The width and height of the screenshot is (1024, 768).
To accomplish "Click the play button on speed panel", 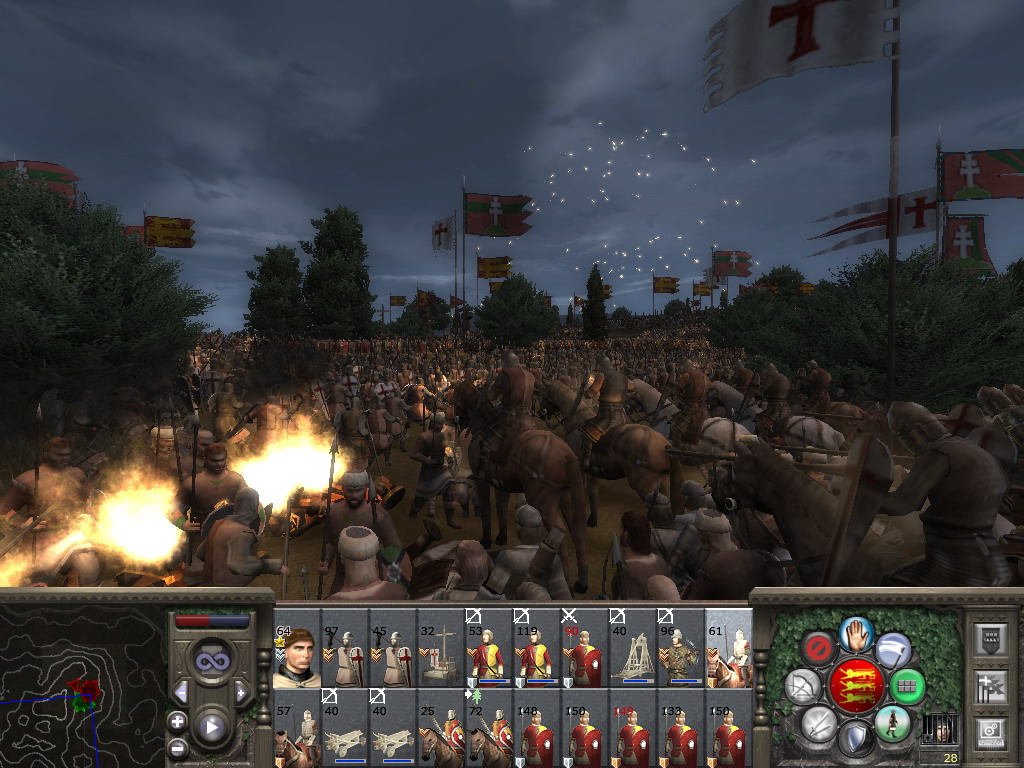I will (x=211, y=727).
